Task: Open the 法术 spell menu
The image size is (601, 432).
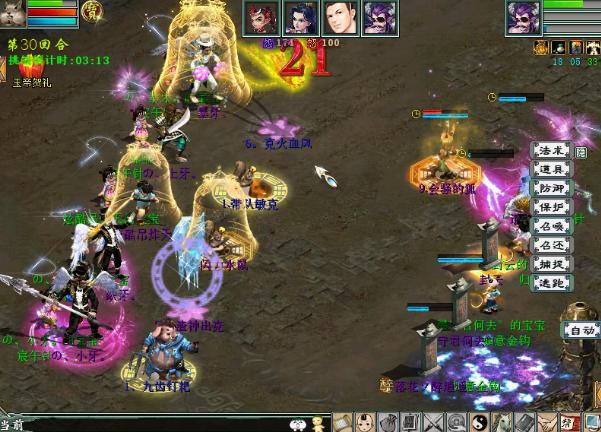Action: 551,150
